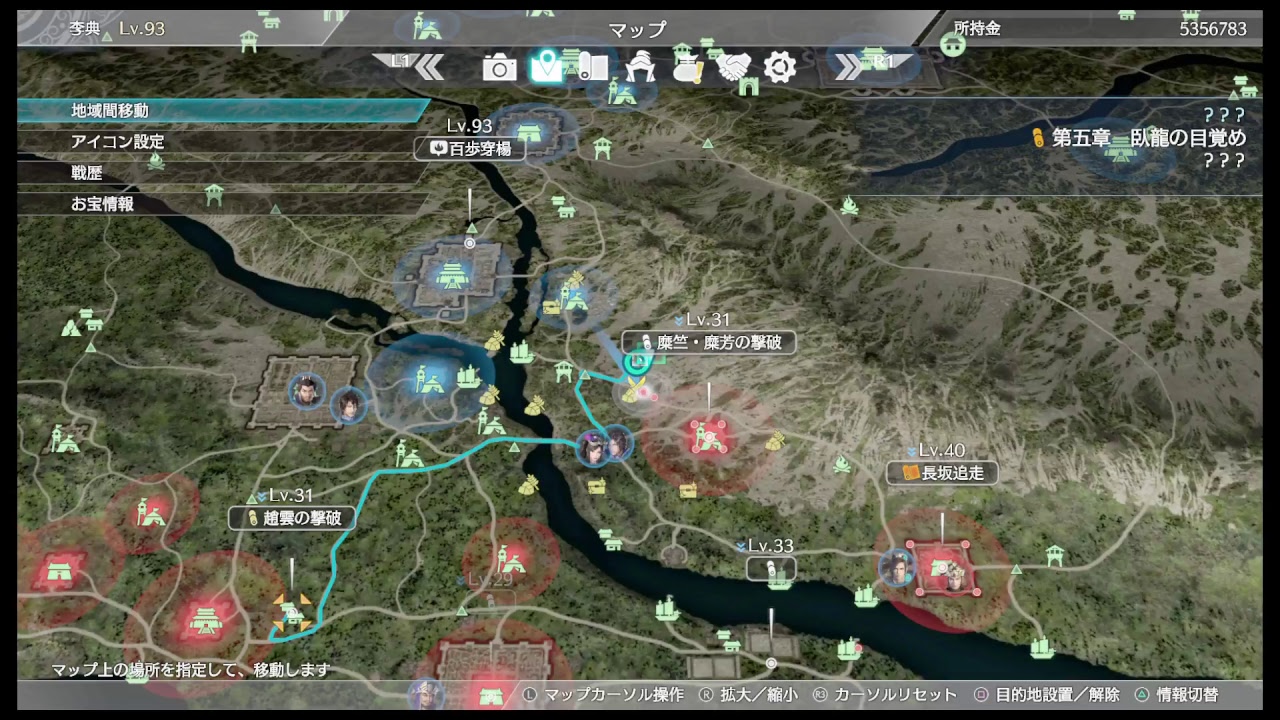Select the handshake relations icon
The height and width of the screenshot is (720, 1280).
734,68
